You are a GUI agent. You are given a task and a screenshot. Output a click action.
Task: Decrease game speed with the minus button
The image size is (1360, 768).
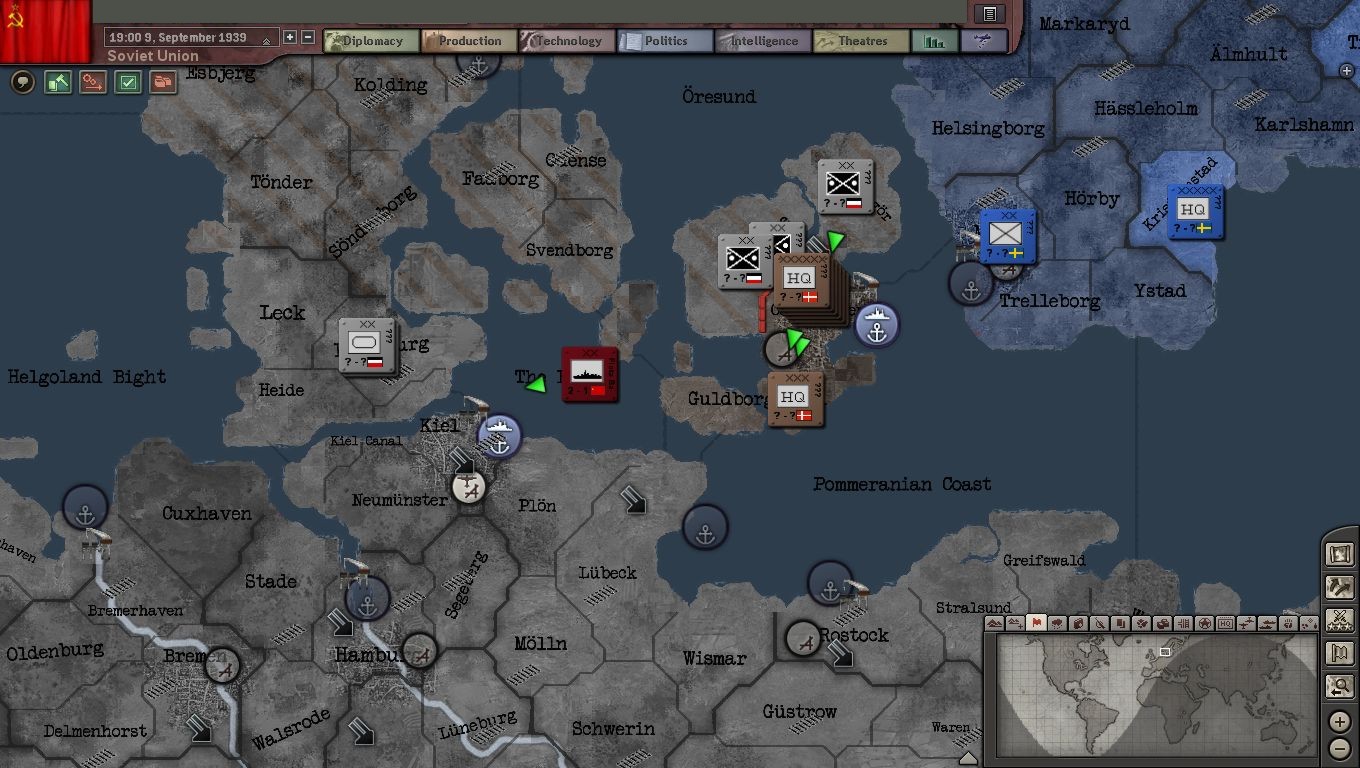tap(308, 37)
